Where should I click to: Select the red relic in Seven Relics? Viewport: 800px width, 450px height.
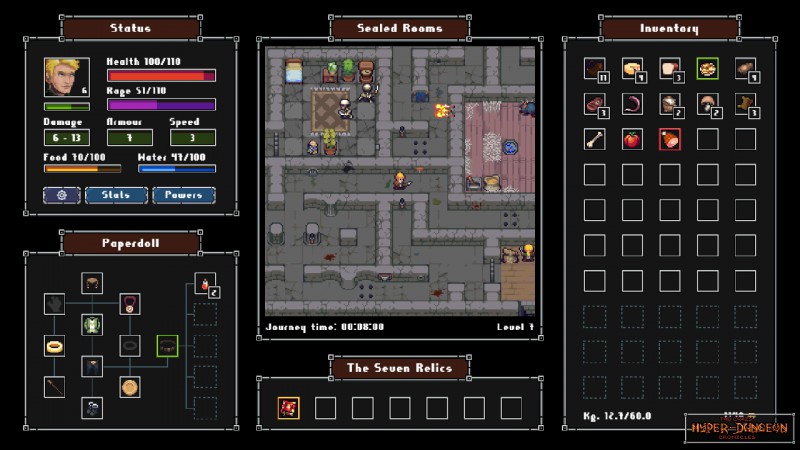tap(290, 407)
